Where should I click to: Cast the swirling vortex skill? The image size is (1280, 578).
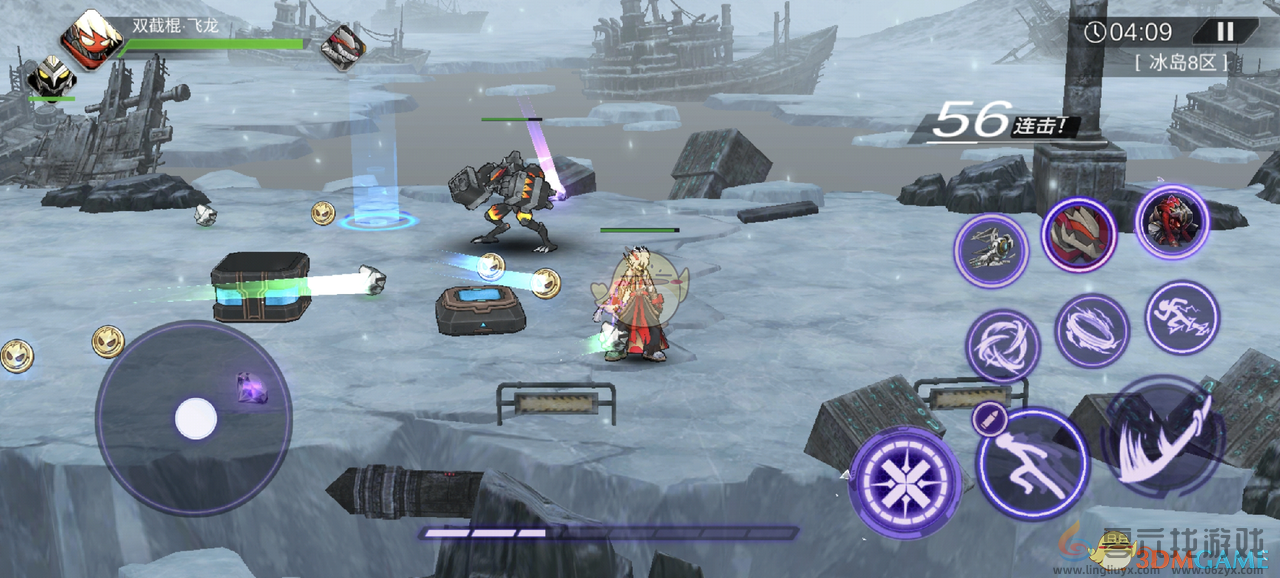(1002, 345)
